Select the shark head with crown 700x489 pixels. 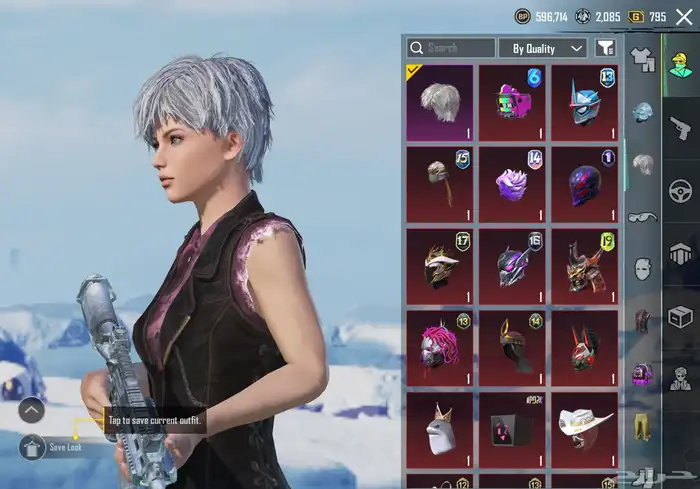click(440, 429)
